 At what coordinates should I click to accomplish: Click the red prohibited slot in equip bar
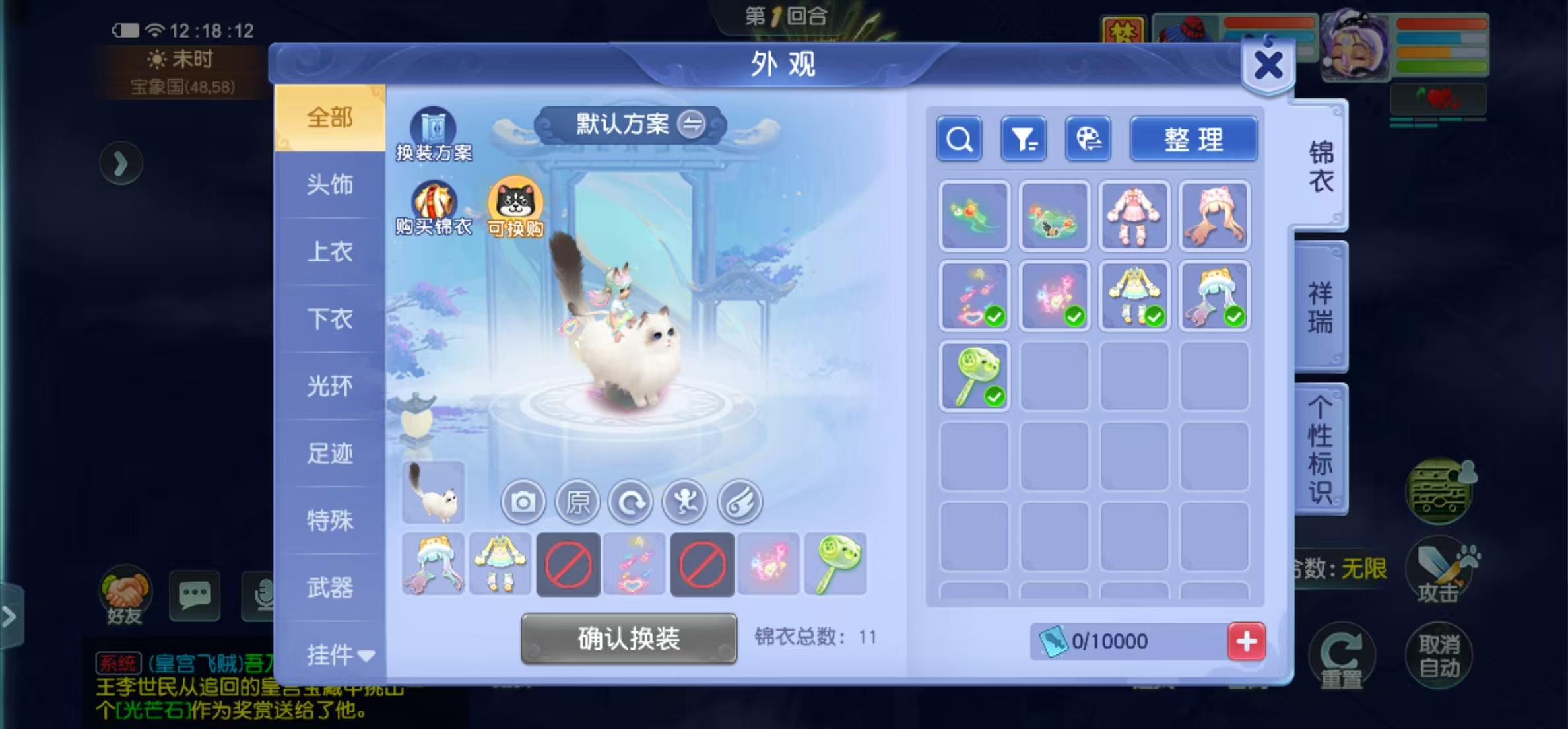(x=568, y=565)
